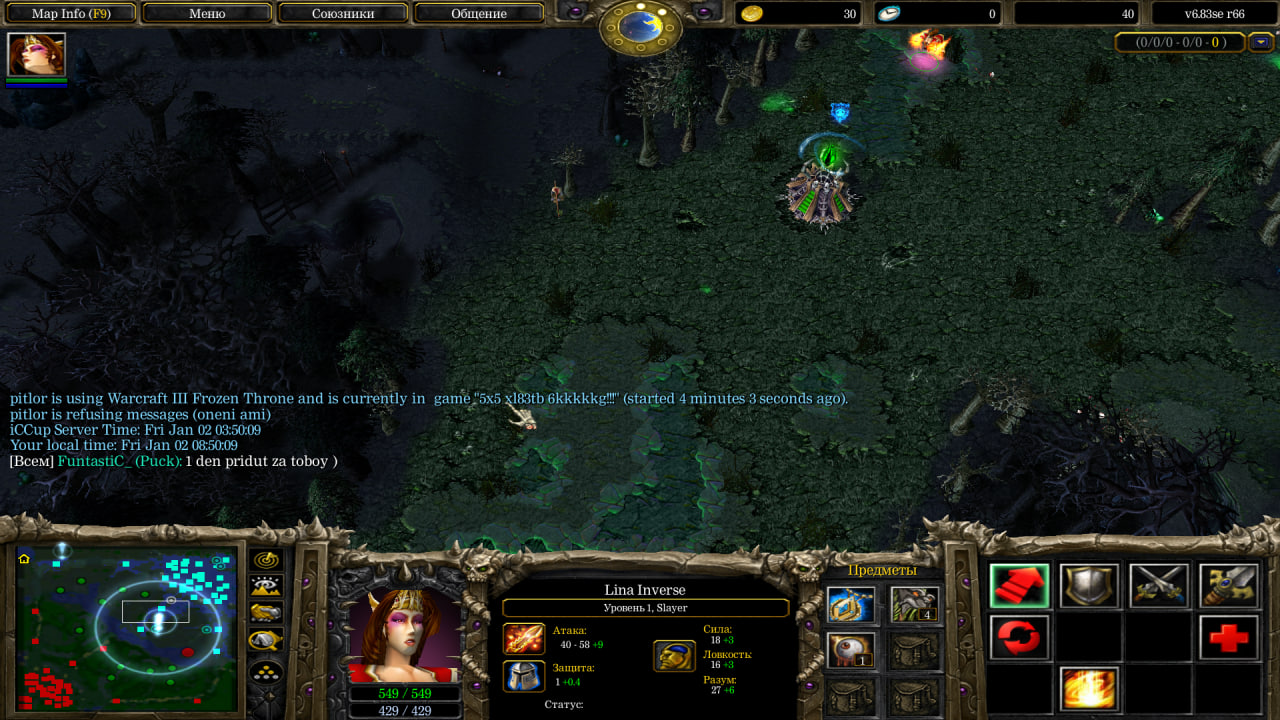Use the wolf item with 4 charges
Viewport: 1280px width, 720px height.
[914, 605]
